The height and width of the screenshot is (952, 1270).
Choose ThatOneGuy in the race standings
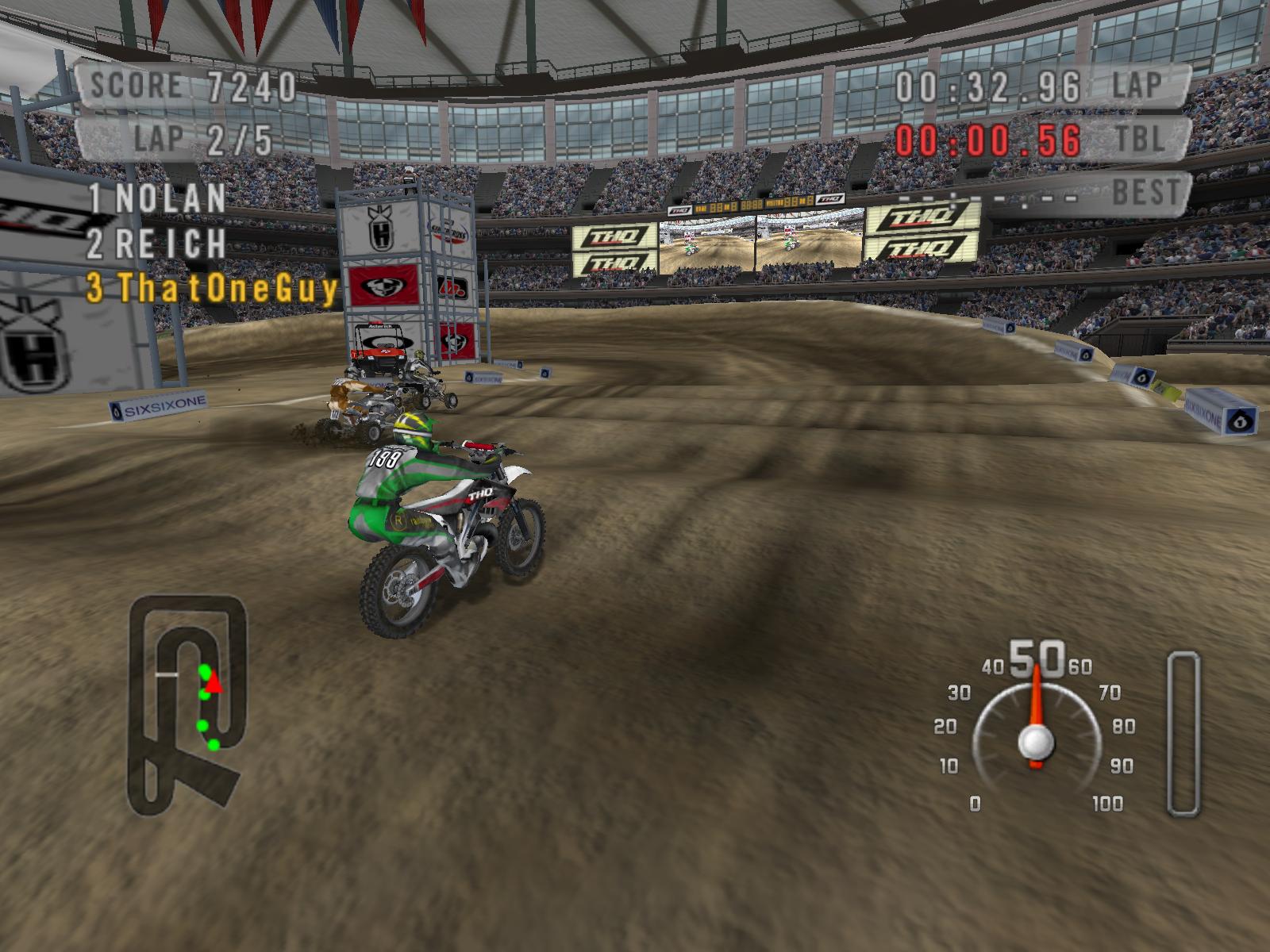coord(213,289)
